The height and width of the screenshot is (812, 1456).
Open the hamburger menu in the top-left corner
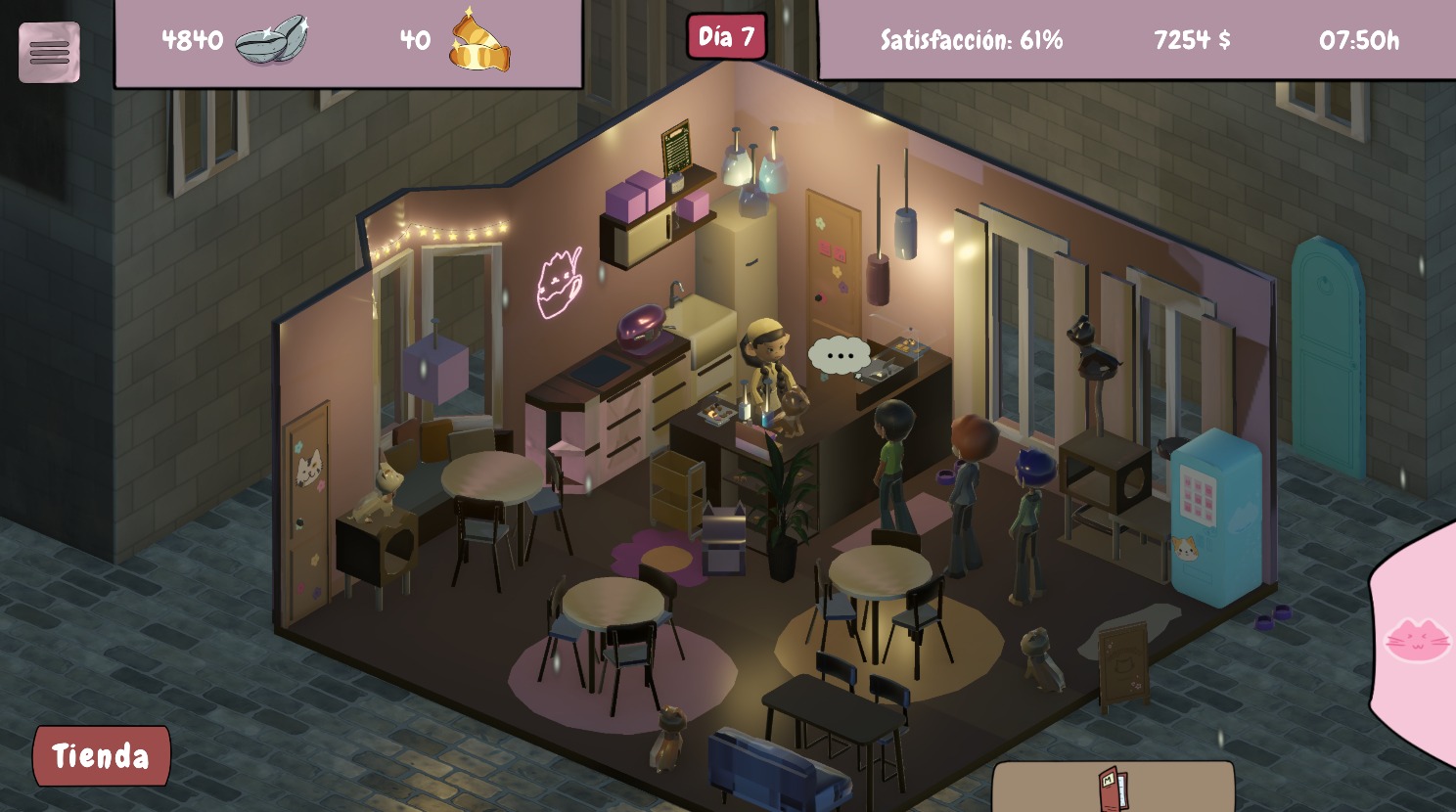tap(49, 51)
